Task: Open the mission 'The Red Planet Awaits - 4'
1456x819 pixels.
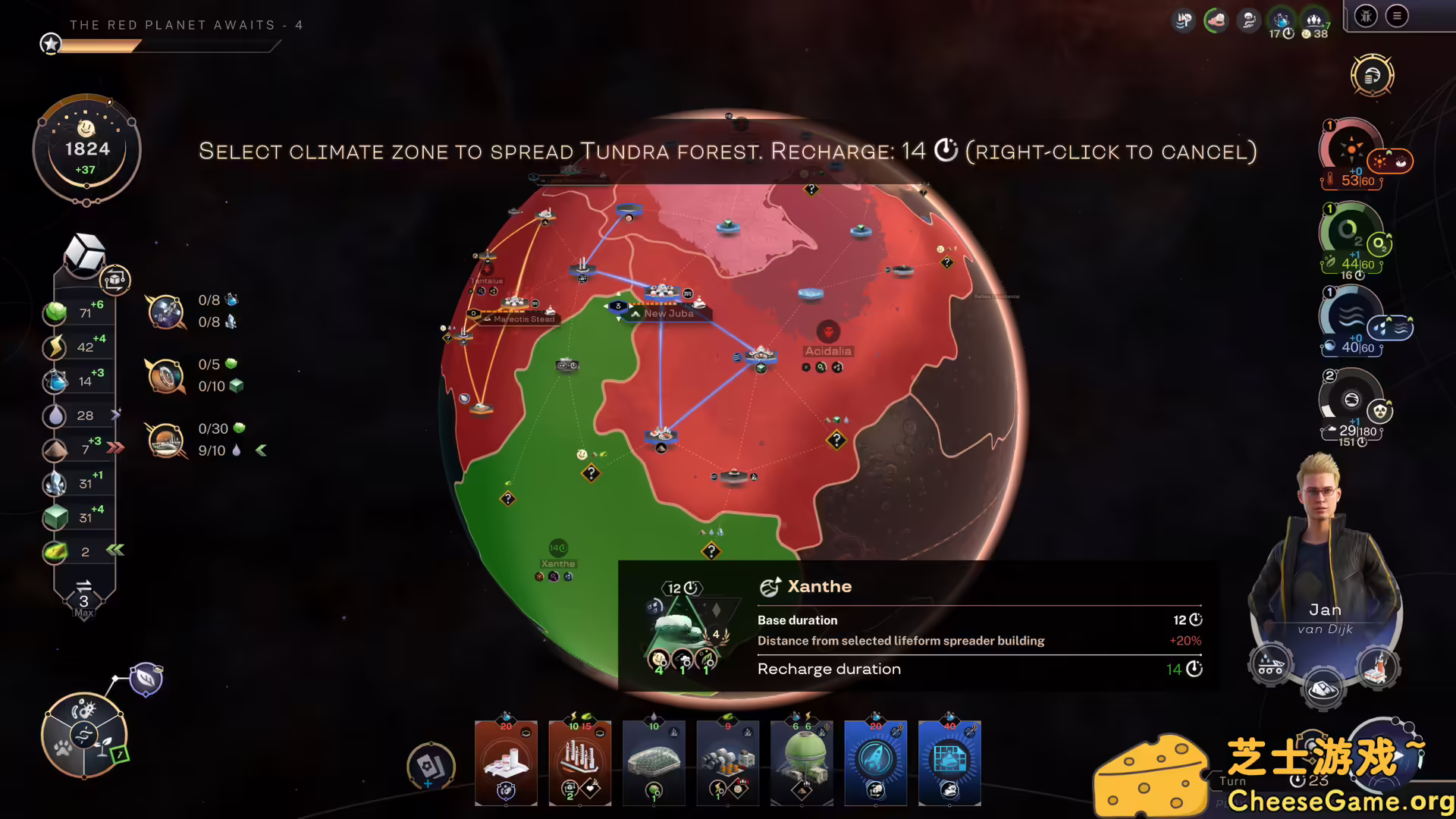Action: coord(186,25)
